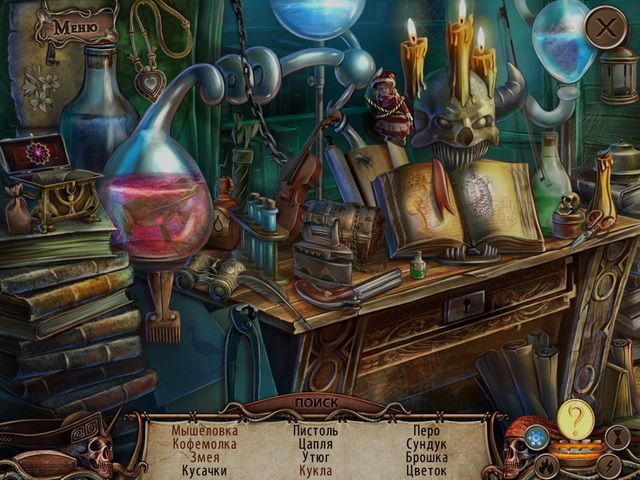
Task: Activate the hourglass power-up
Action: (x=619, y=435)
